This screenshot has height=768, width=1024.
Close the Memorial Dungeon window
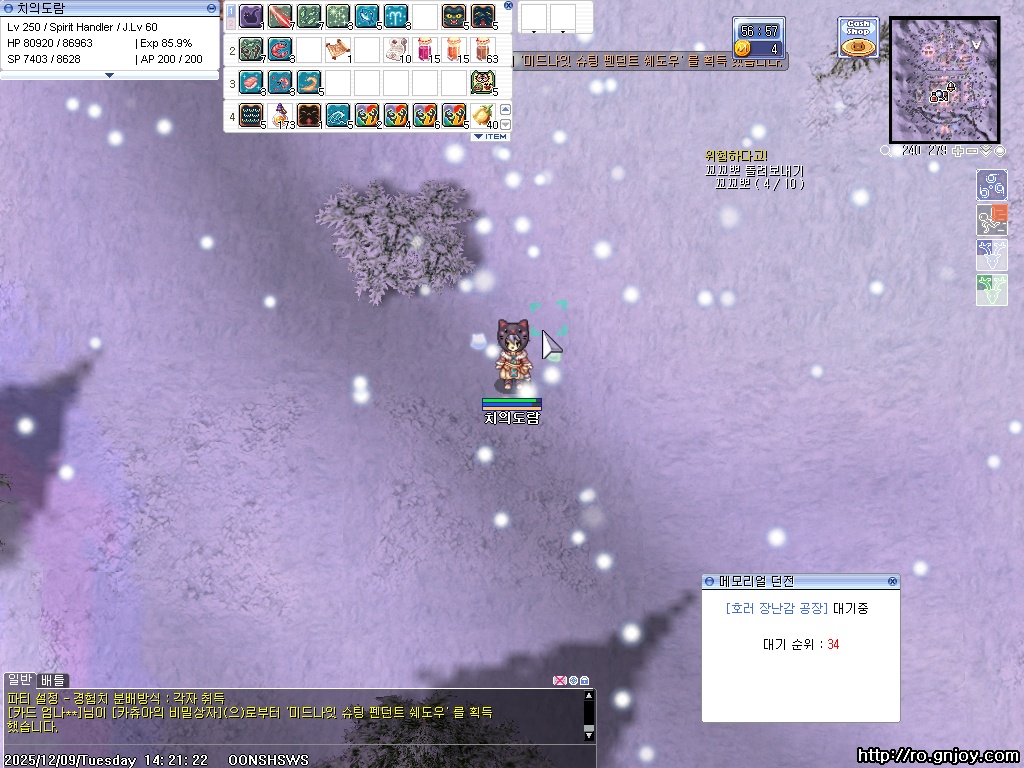coord(892,581)
